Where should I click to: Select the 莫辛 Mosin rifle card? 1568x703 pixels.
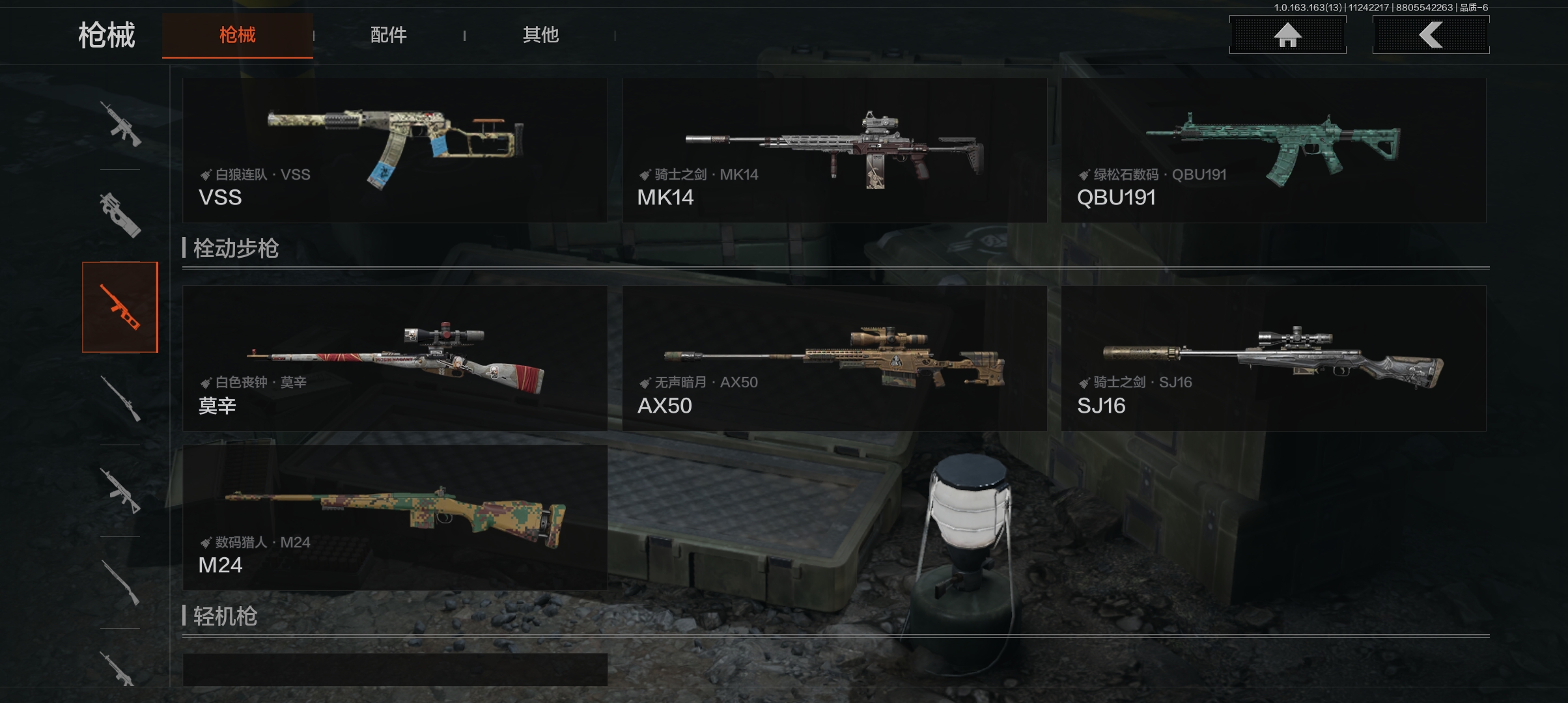[x=395, y=358]
